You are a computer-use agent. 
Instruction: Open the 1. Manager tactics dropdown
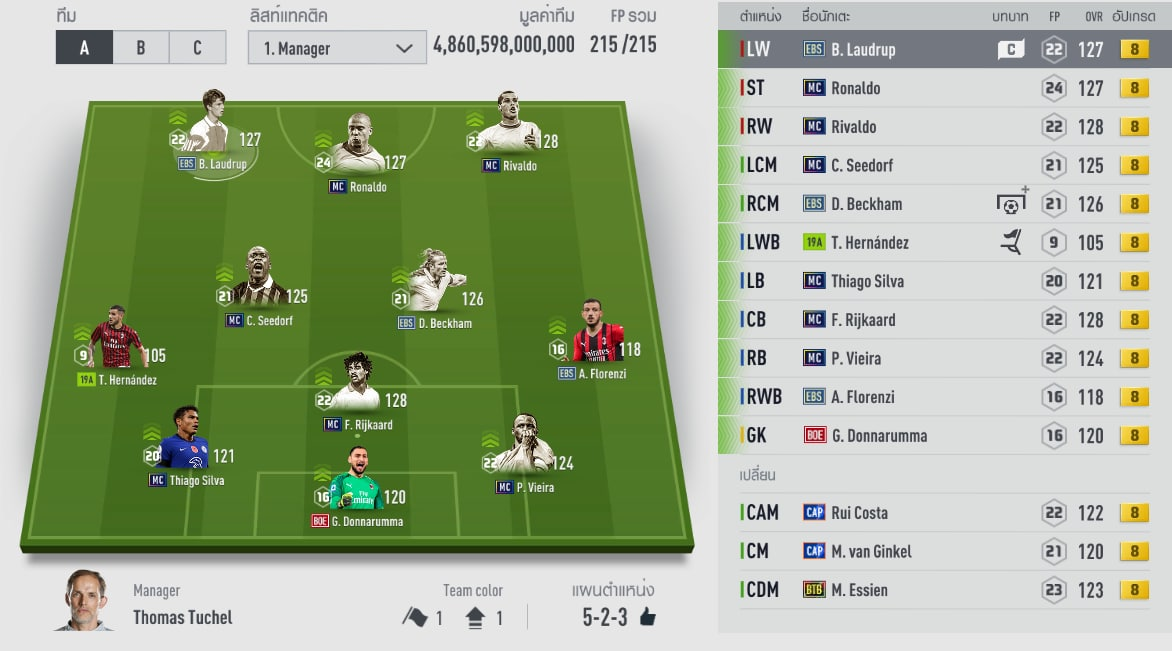coord(337,48)
